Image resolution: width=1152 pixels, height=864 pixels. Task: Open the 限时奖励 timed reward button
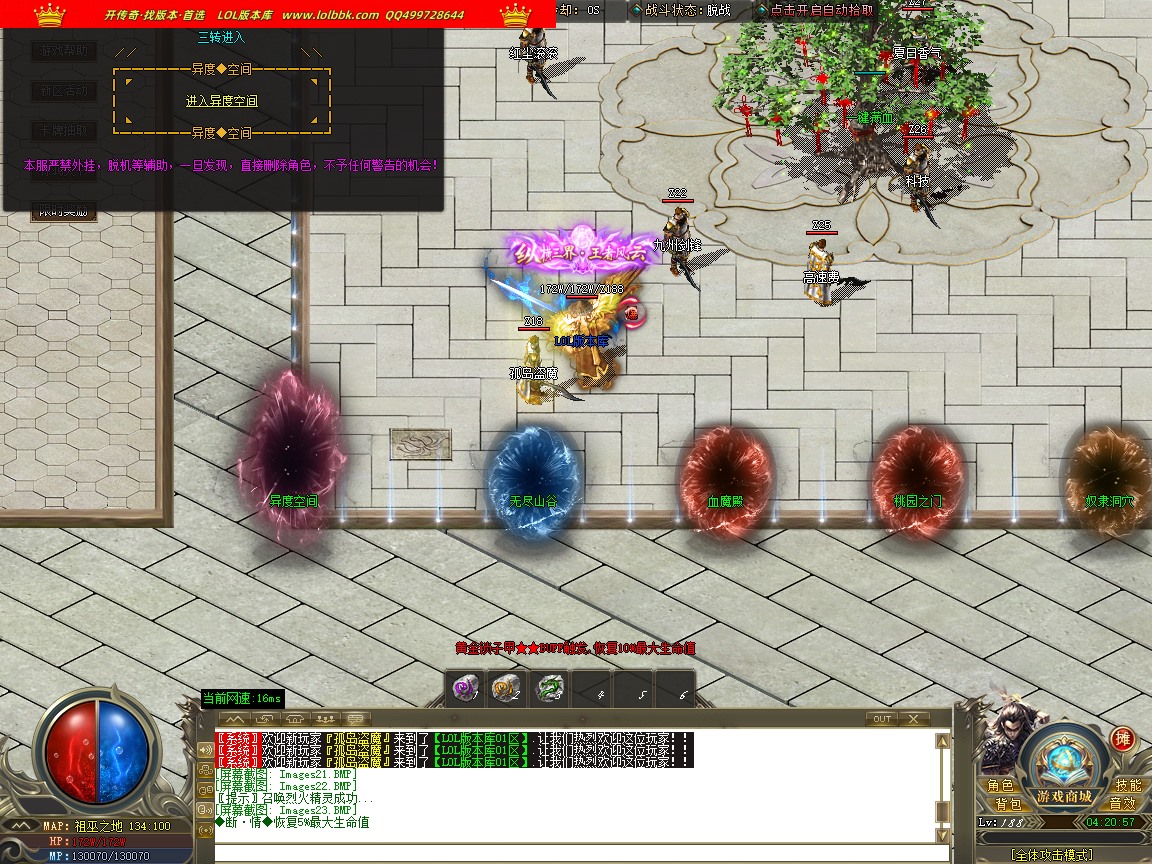click(65, 211)
